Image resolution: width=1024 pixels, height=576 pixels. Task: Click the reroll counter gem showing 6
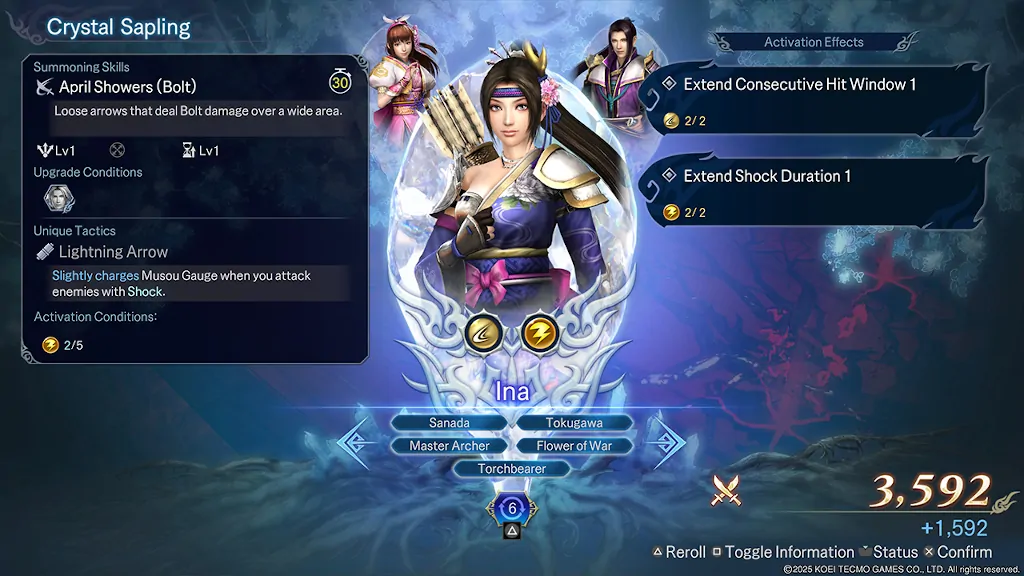pos(512,509)
